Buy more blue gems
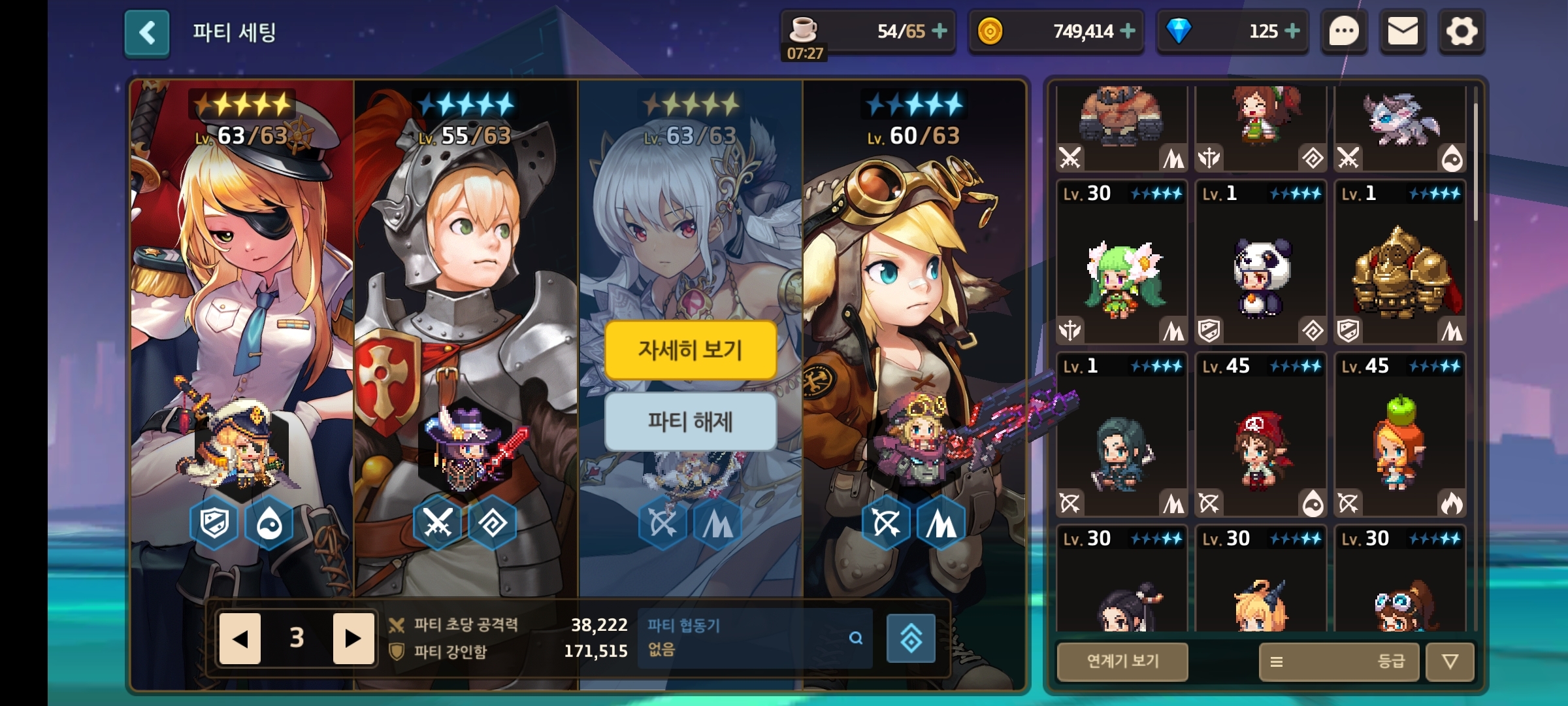 pyautogui.click(x=1292, y=31)
